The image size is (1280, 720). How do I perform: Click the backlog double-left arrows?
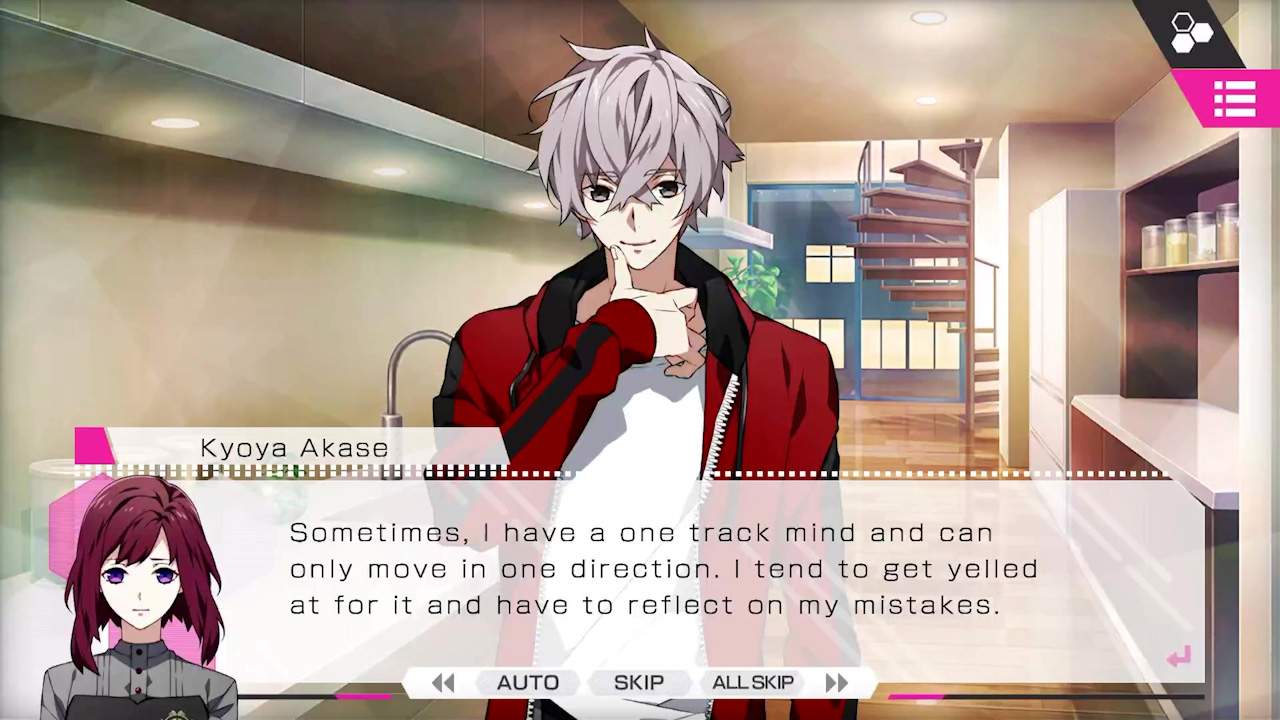[443, 682]
